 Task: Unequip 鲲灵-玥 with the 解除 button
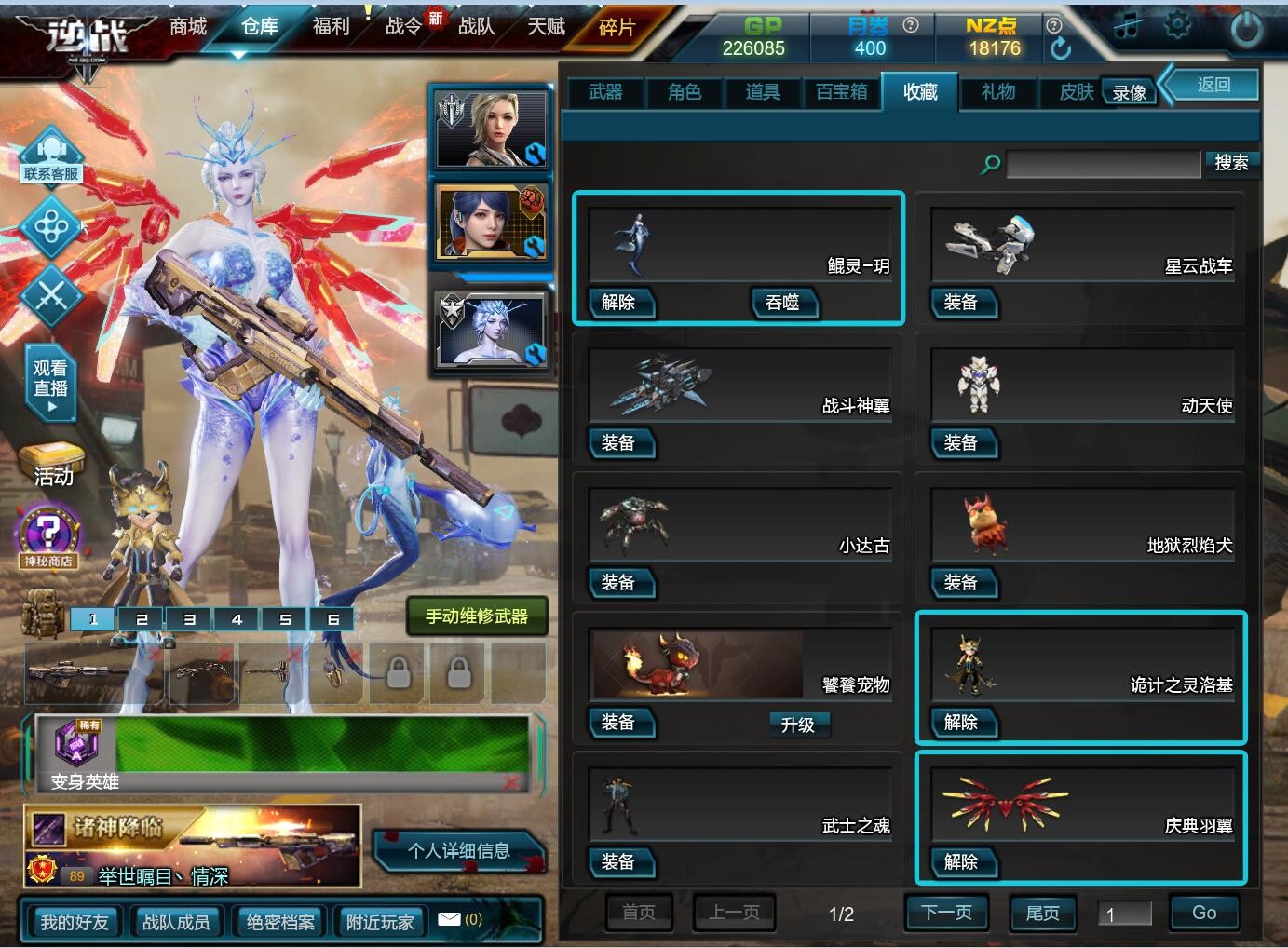click(619, 303)
